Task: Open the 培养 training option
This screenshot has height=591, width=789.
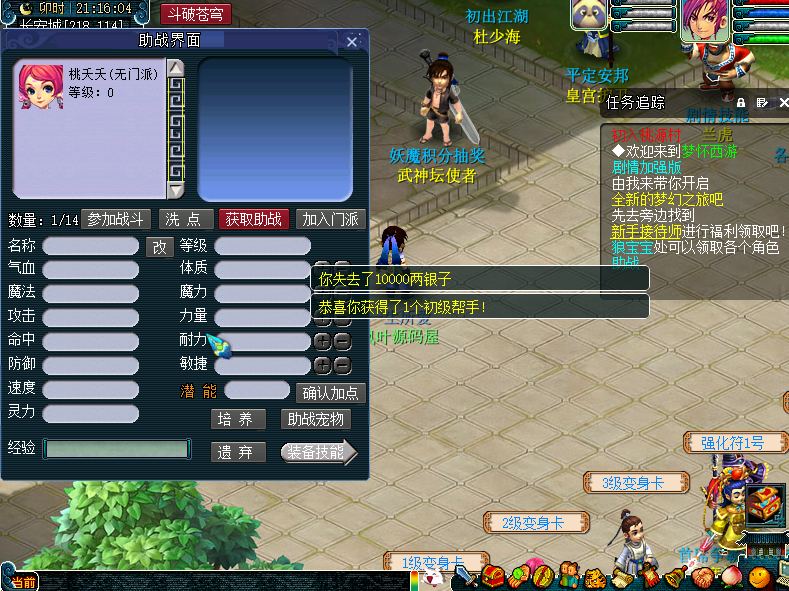Action: pos(238,420)
